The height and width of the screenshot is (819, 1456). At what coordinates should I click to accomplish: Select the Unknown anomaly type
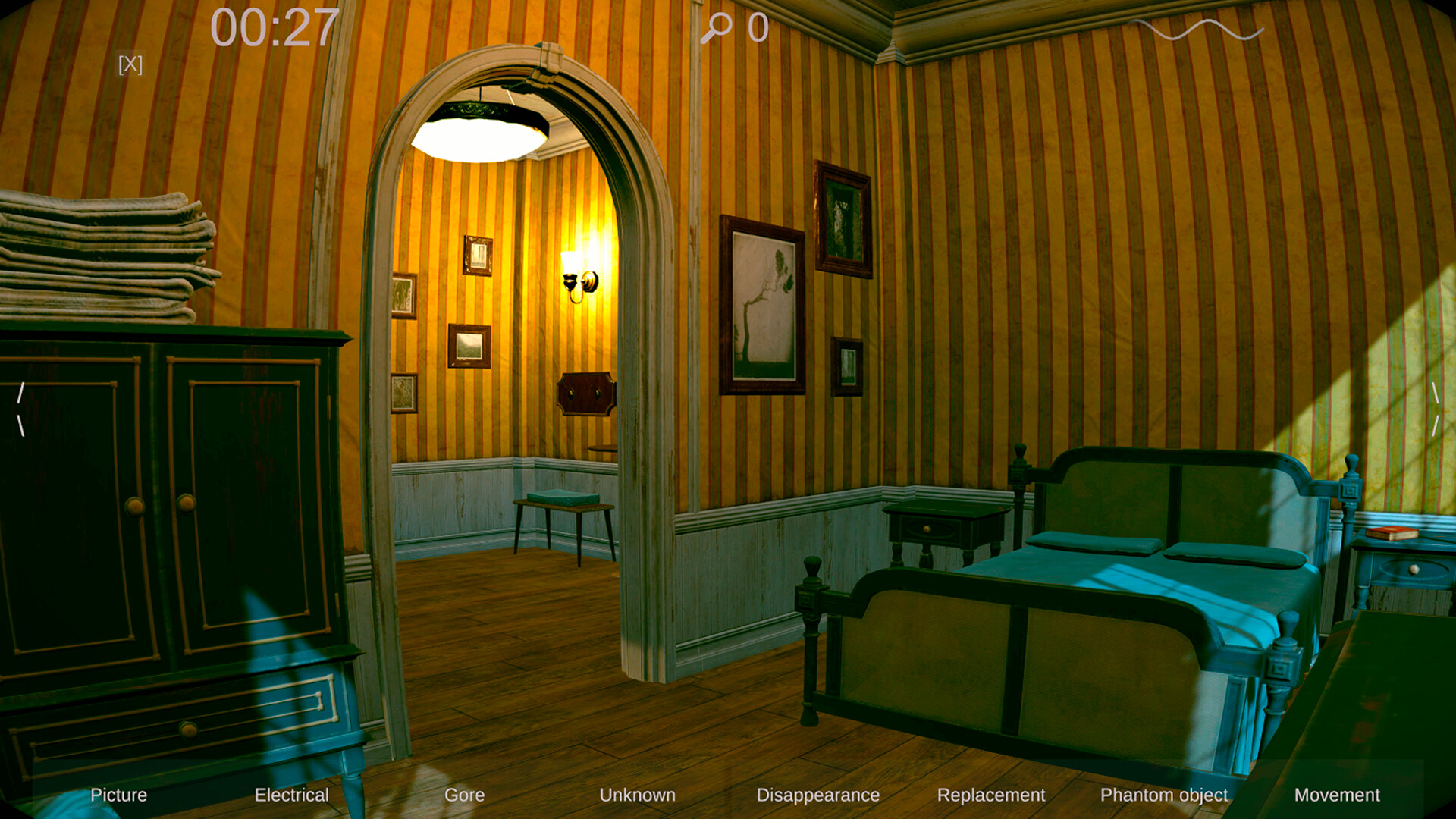(638, 795)
